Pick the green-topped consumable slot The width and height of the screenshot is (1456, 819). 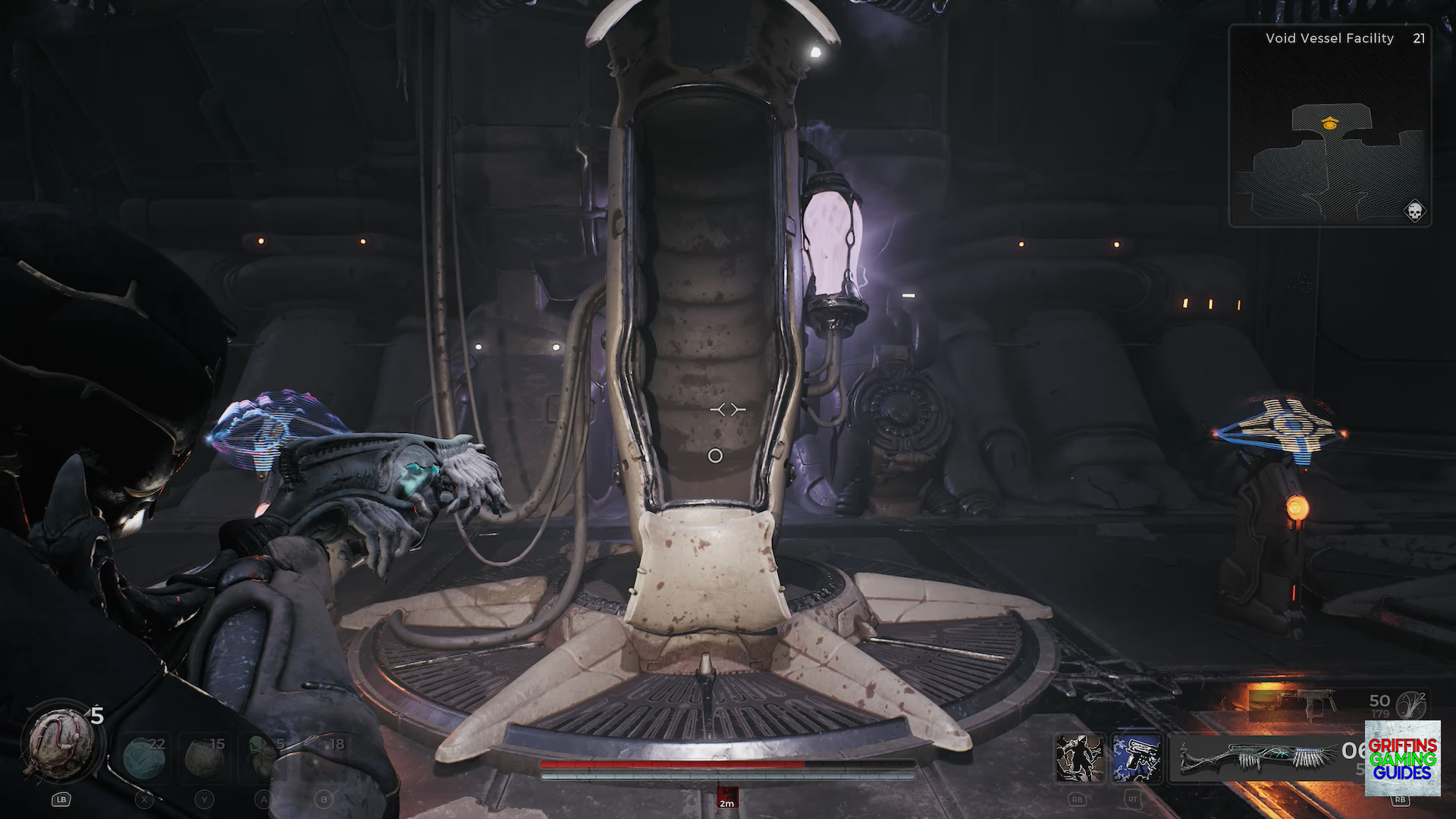263,757
